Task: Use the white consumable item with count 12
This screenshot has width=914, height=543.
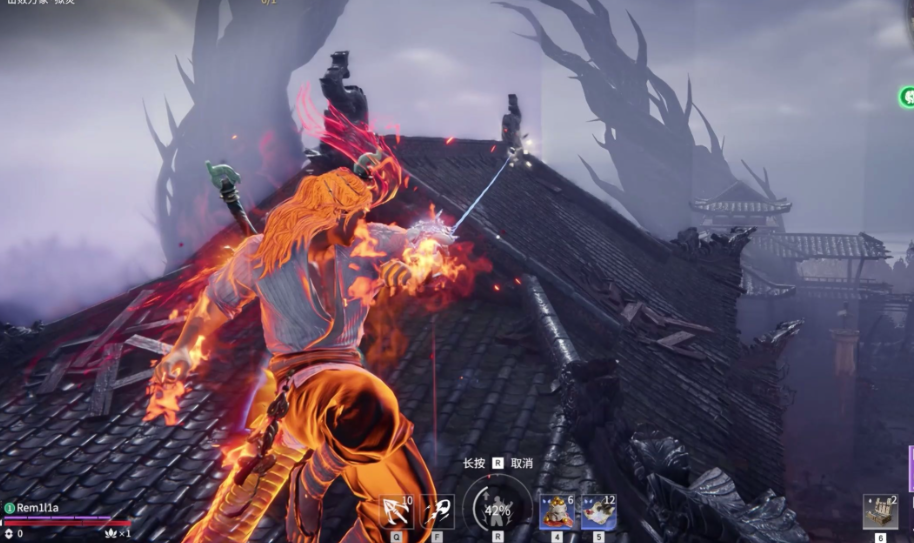Action: pos(598,512)
